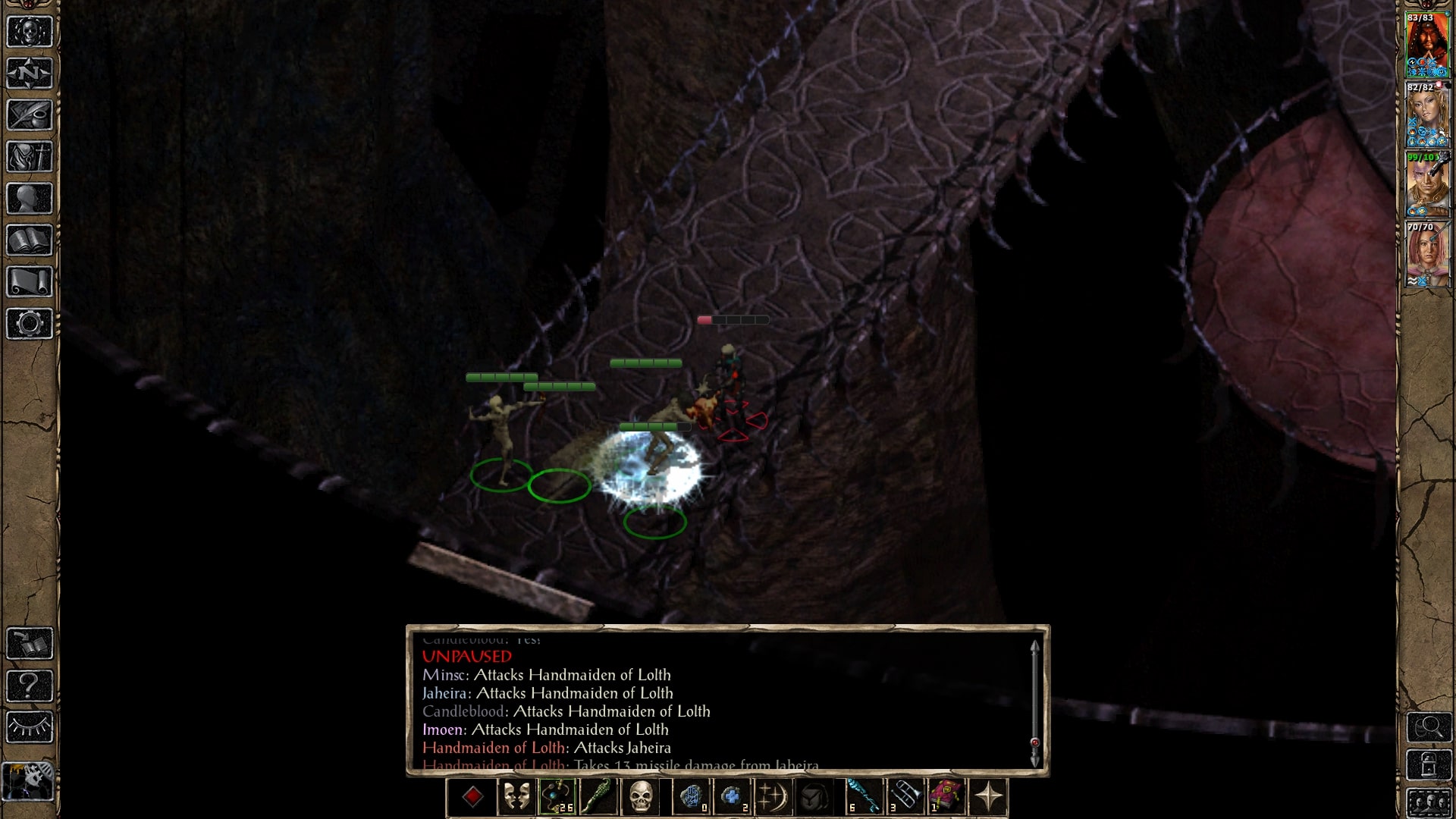Click the twin masks talk button

tap(516, 798)
